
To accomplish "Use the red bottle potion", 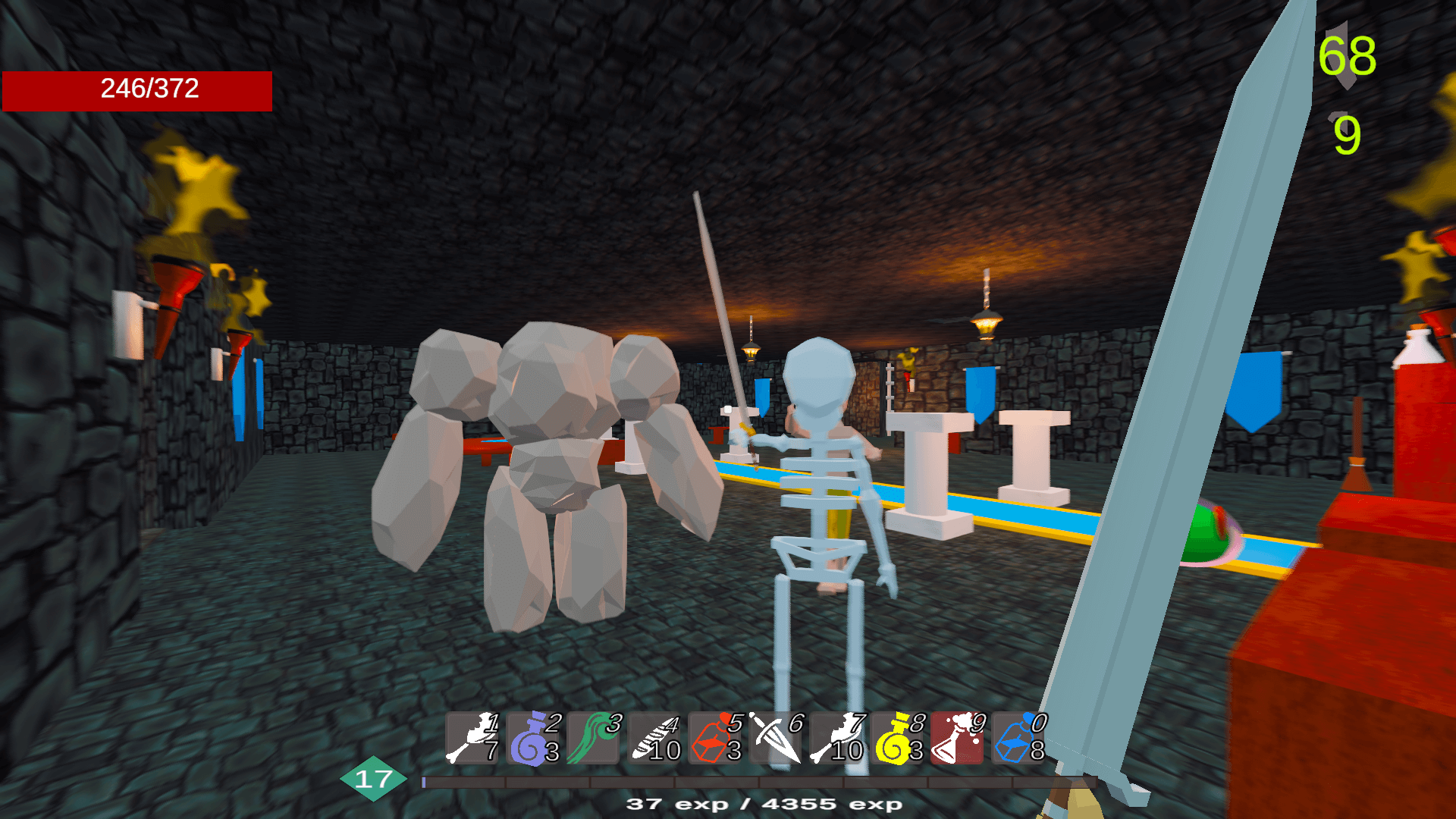I will tap(714, 738).
